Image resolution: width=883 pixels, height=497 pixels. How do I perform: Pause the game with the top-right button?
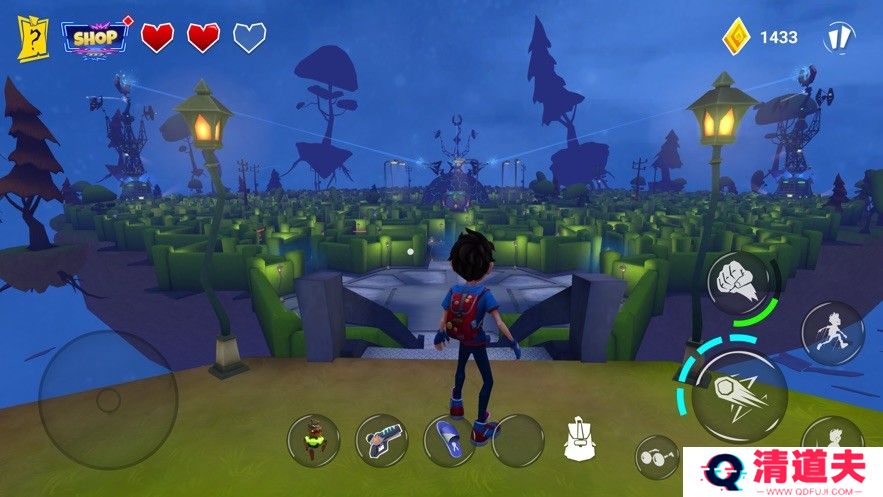point(838,37)
